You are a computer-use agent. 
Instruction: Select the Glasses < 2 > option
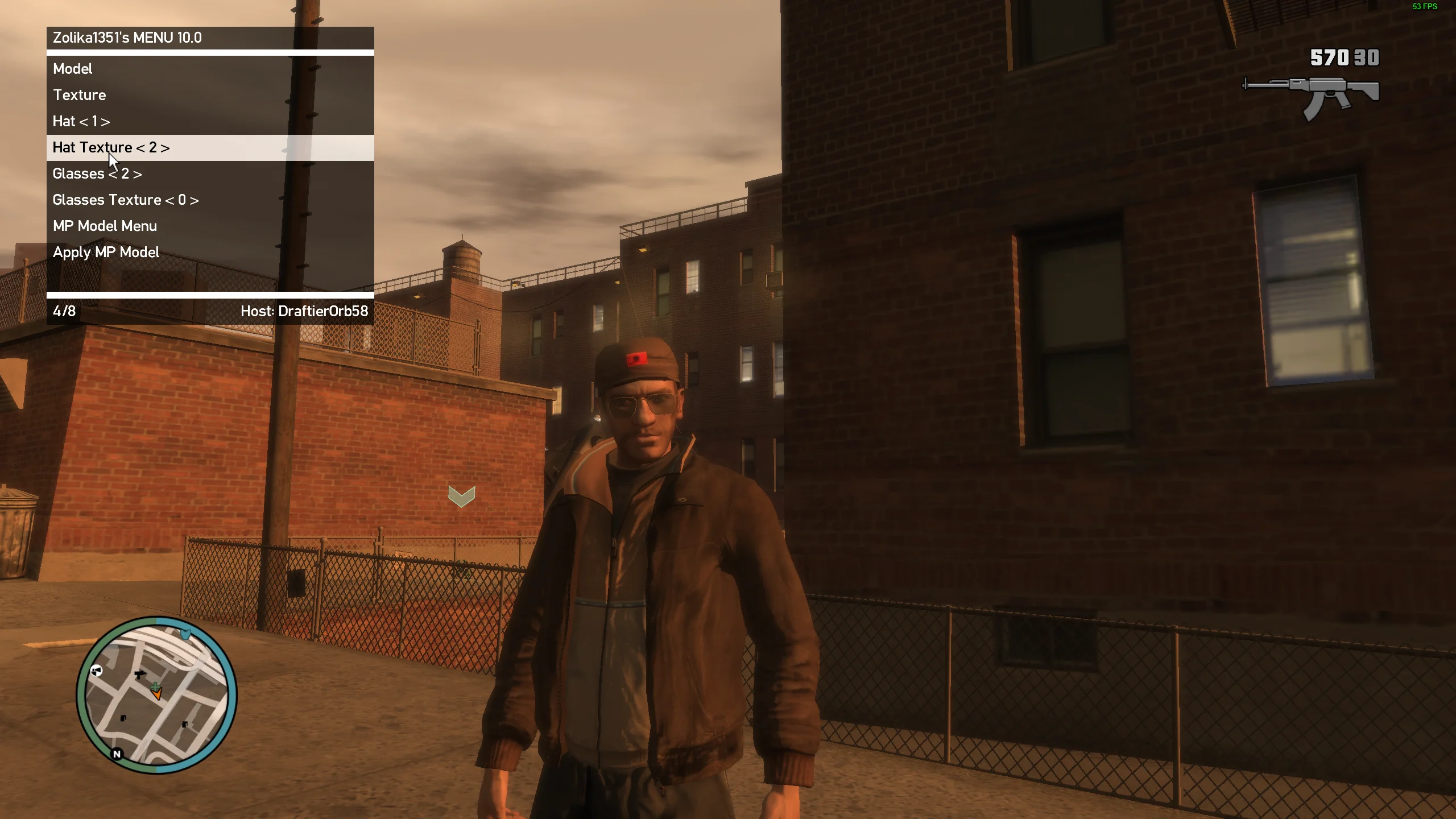pyautogui.click(x=97, y=173)
